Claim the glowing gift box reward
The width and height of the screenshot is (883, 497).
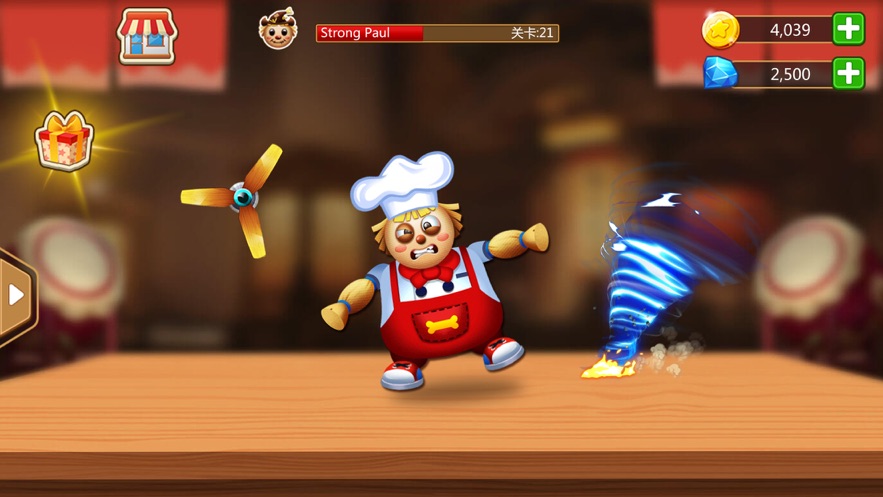click(x=64, y=140)
